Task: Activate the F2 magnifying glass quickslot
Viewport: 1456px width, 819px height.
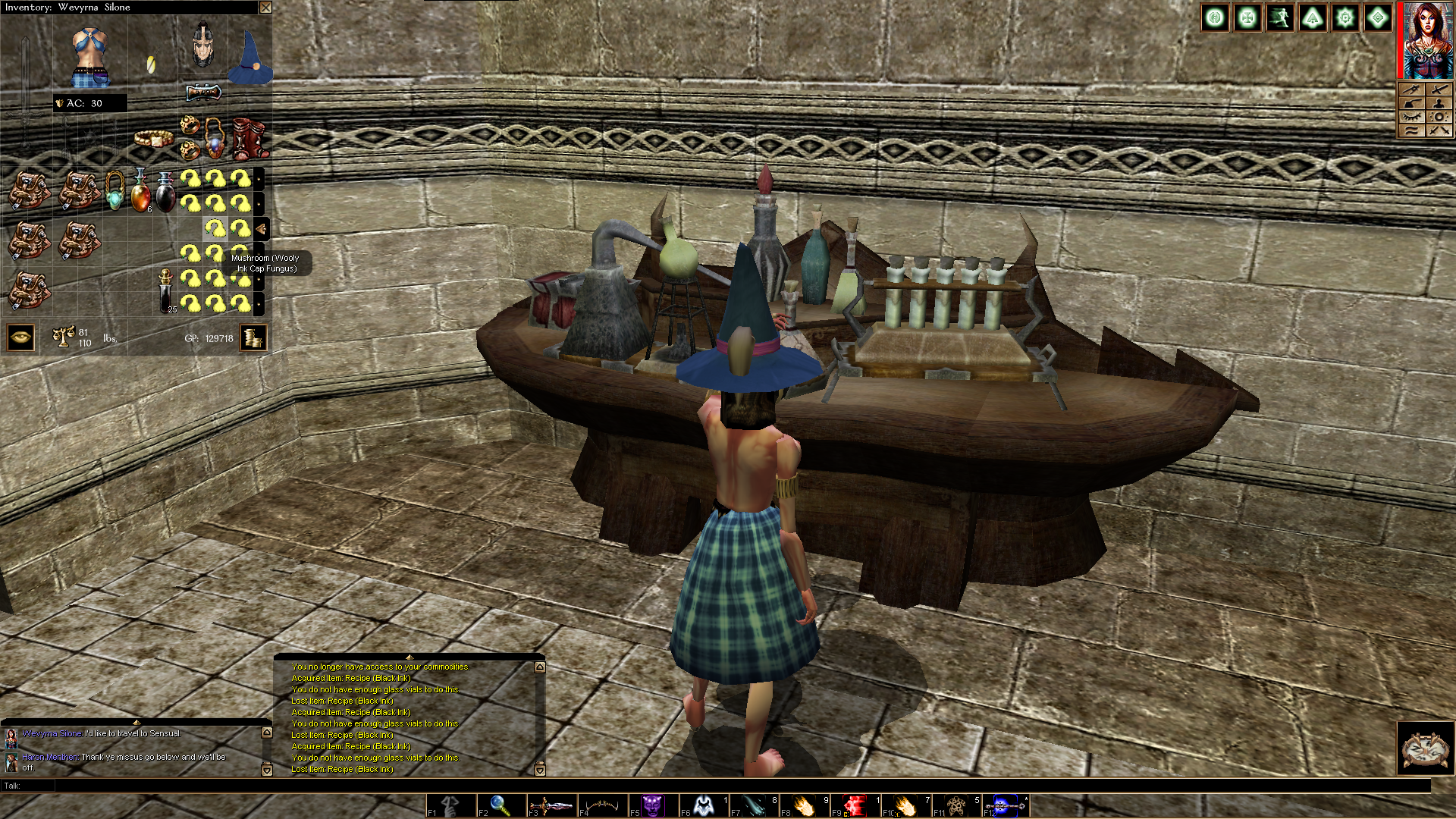Action: pyautogui.click(x=500, y=805)
